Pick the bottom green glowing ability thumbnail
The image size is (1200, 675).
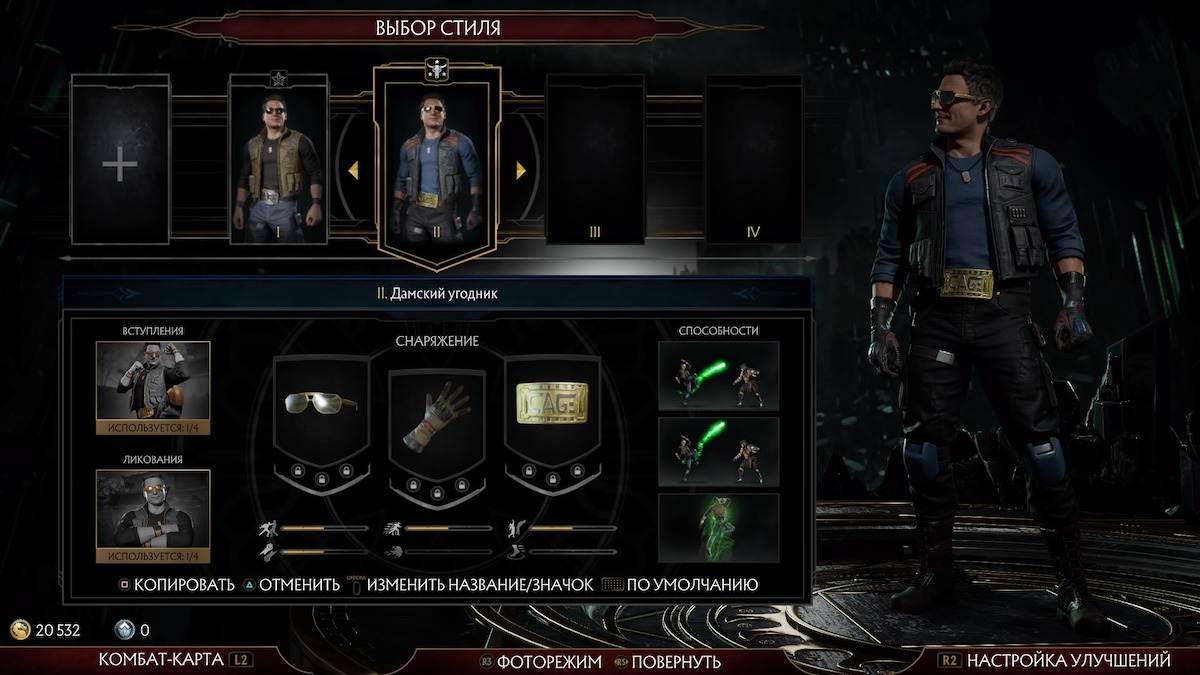point(718,527)
